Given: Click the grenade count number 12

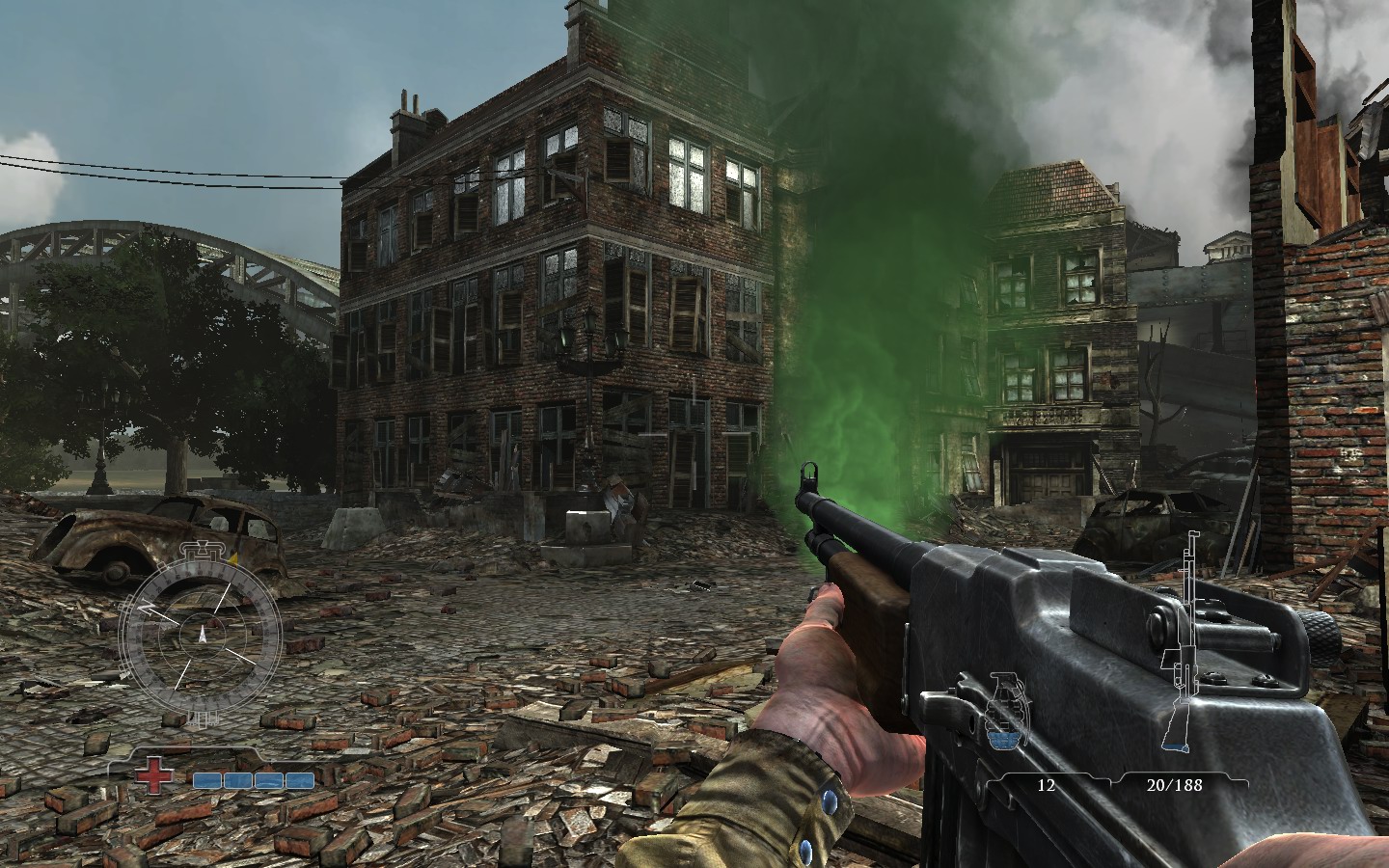Looking at the screenshot, I should tap(1045, 784).
